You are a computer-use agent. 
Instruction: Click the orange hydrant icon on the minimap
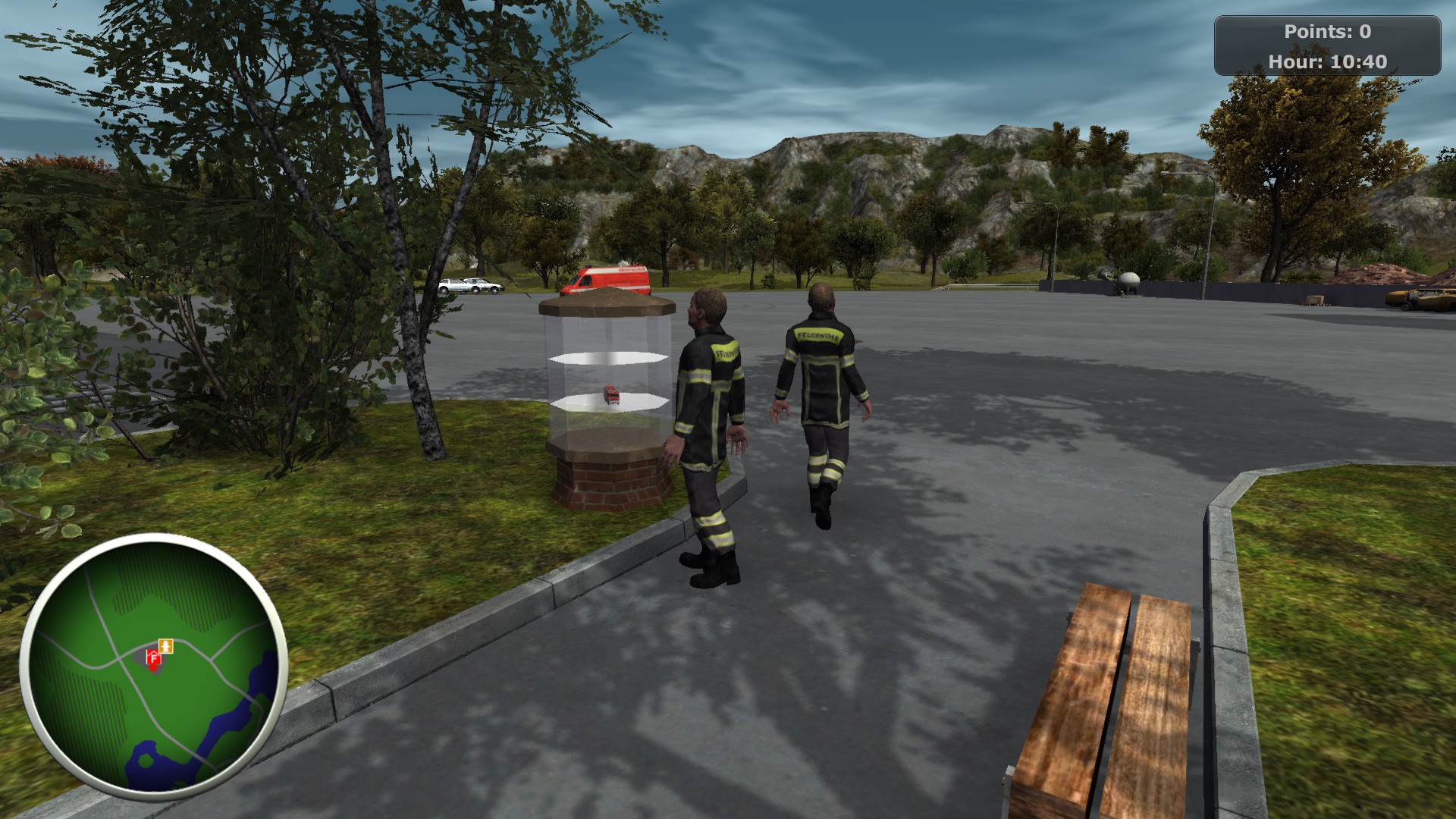coord(166,646)
